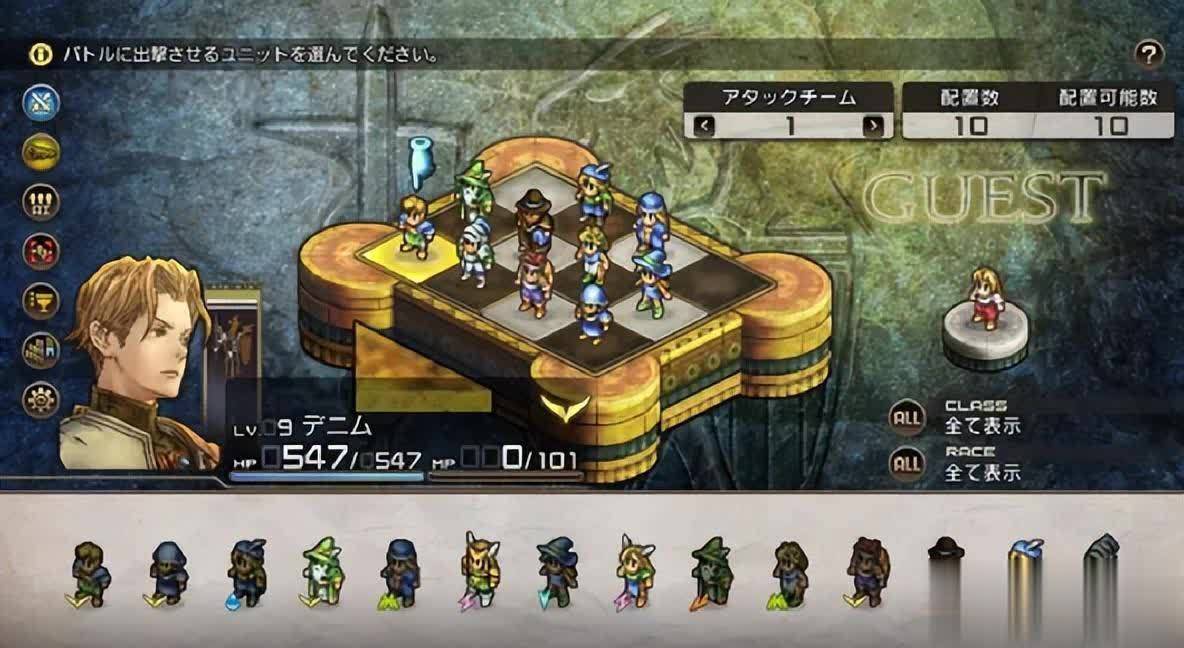Open the gear settings icon
The height and width of the screenshot is (648, 1184).
[42, 399]
